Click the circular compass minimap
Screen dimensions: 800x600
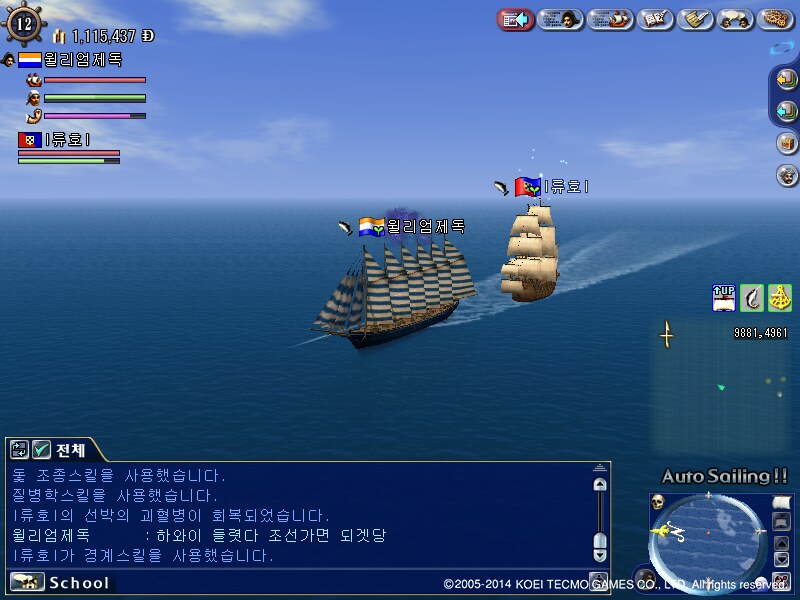(x=708, y=533)
